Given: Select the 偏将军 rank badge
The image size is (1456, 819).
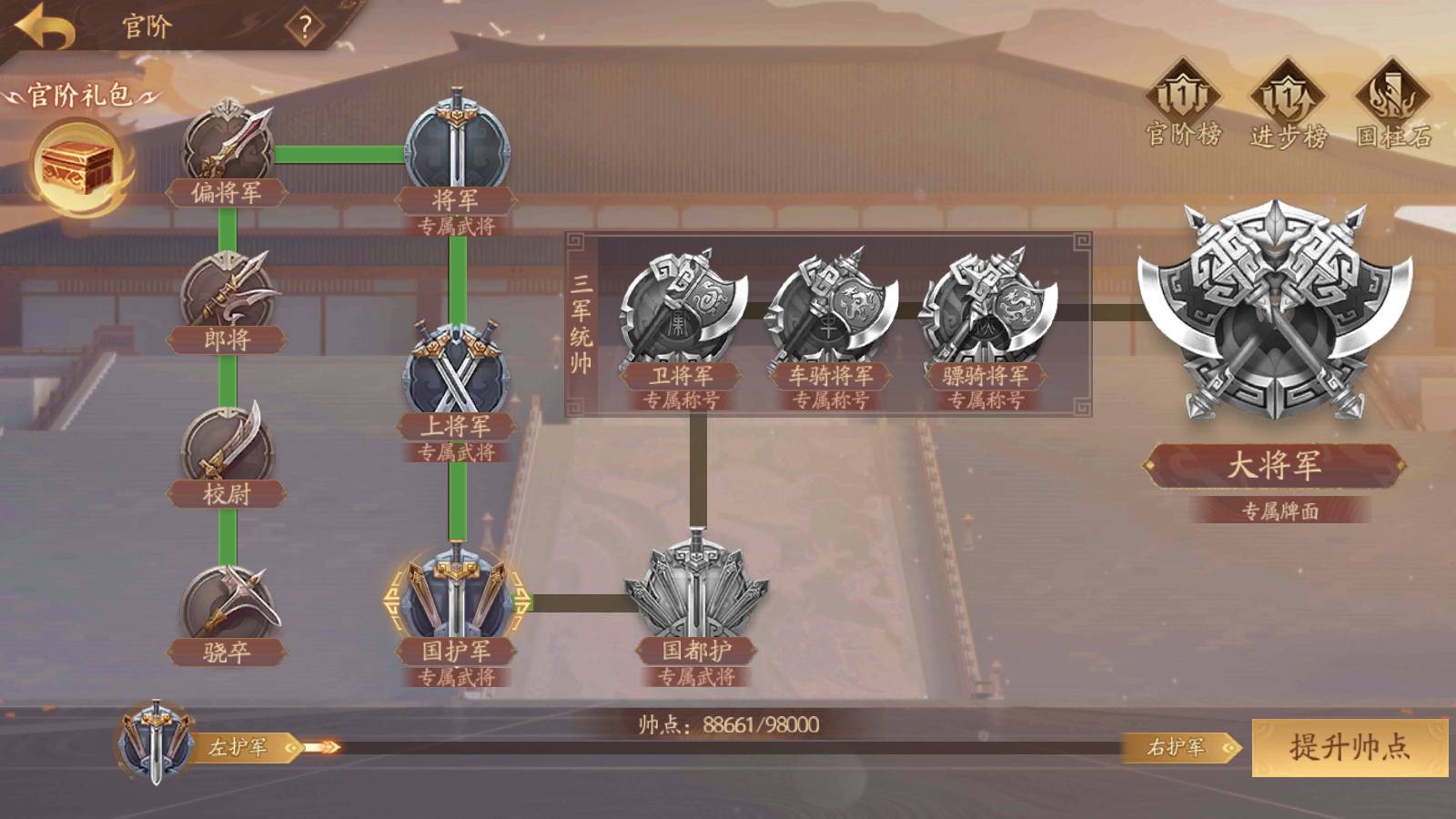Looking at the screenshot, I should point(227,146).
